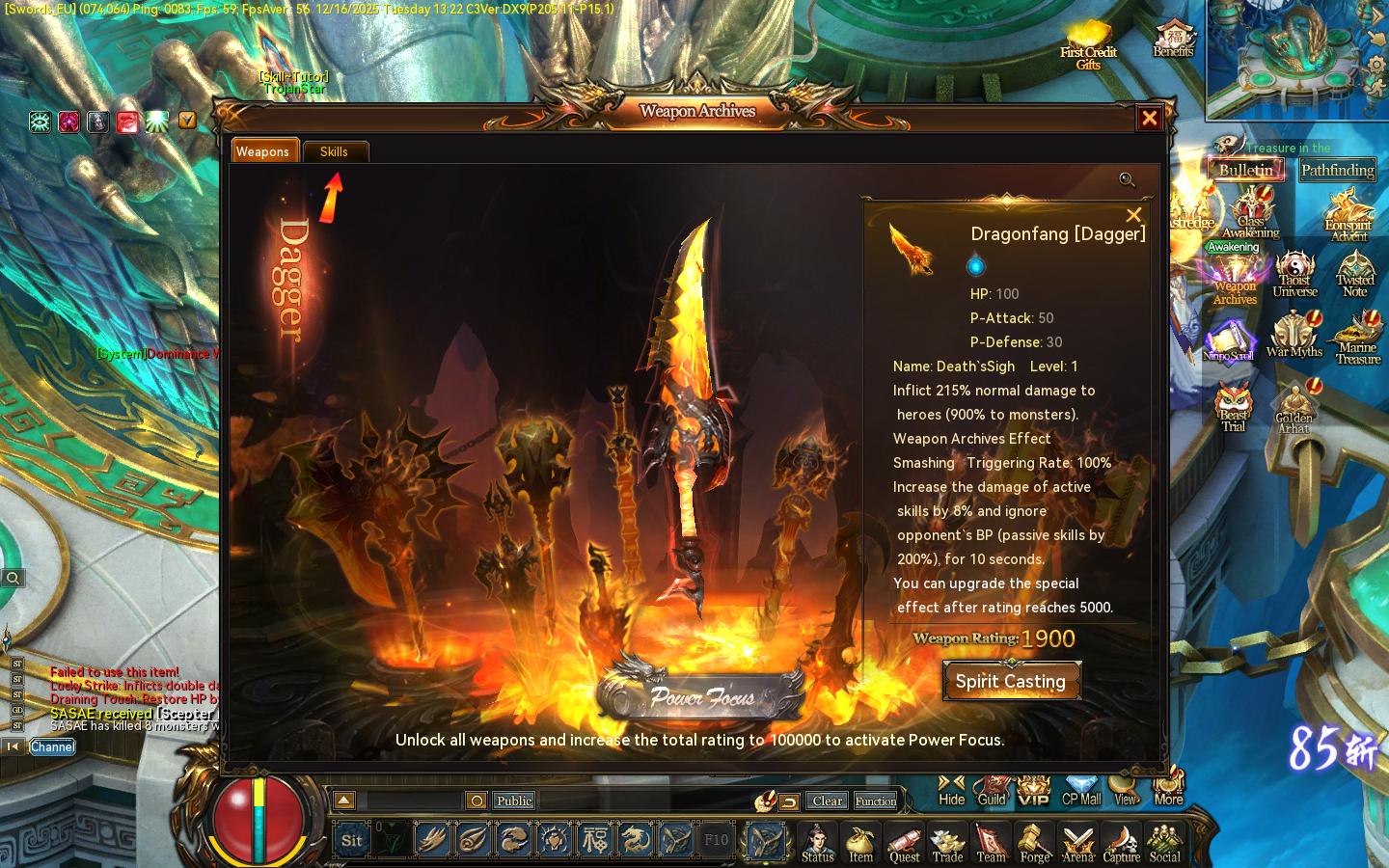This screenshot has width=1389, height=868.
Task: Open the Forge menu
Action: [x=1034, y=843]
